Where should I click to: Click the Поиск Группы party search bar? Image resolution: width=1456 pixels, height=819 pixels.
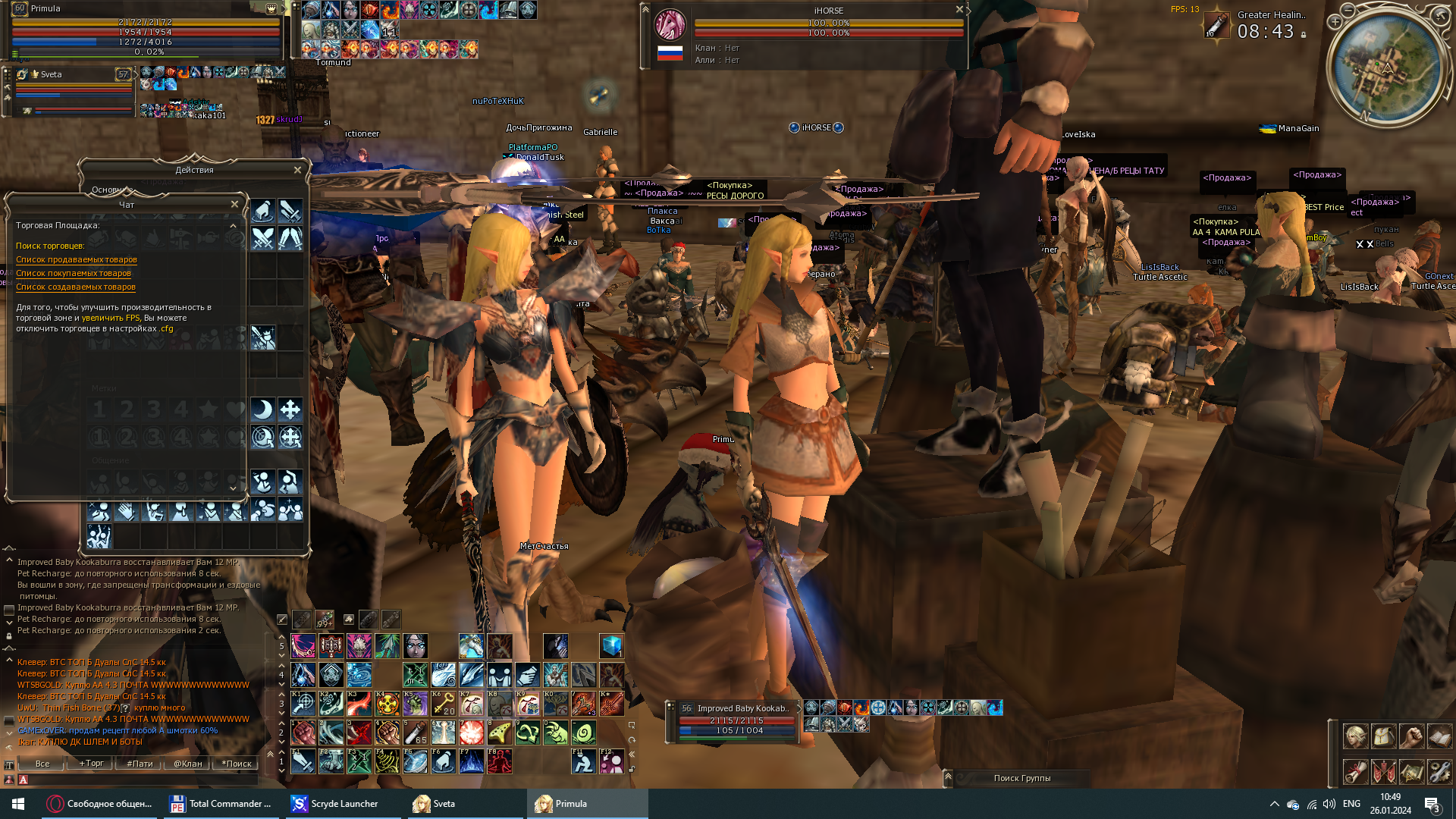[x=1021, y=778]
